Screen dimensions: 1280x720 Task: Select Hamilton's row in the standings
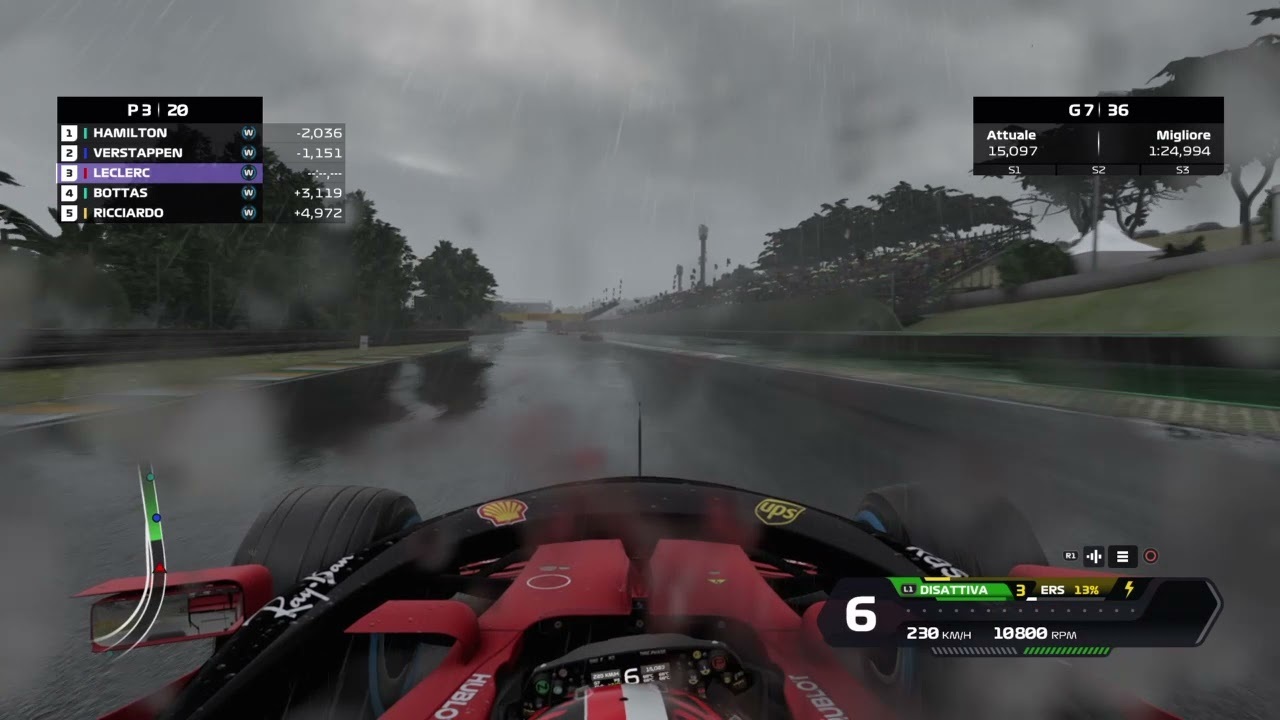point(160,133)
